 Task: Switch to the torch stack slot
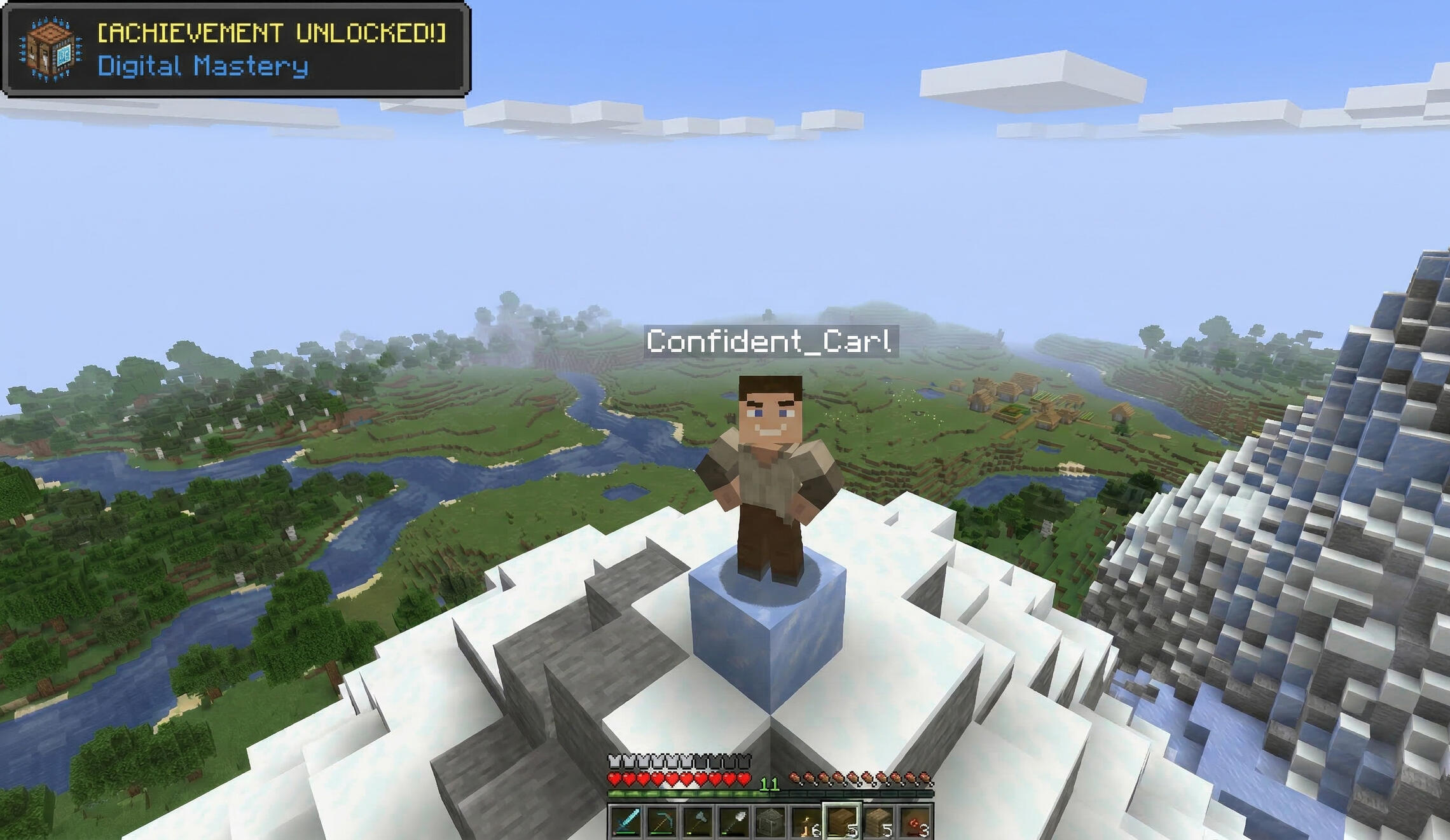click(x=806, y=823)
